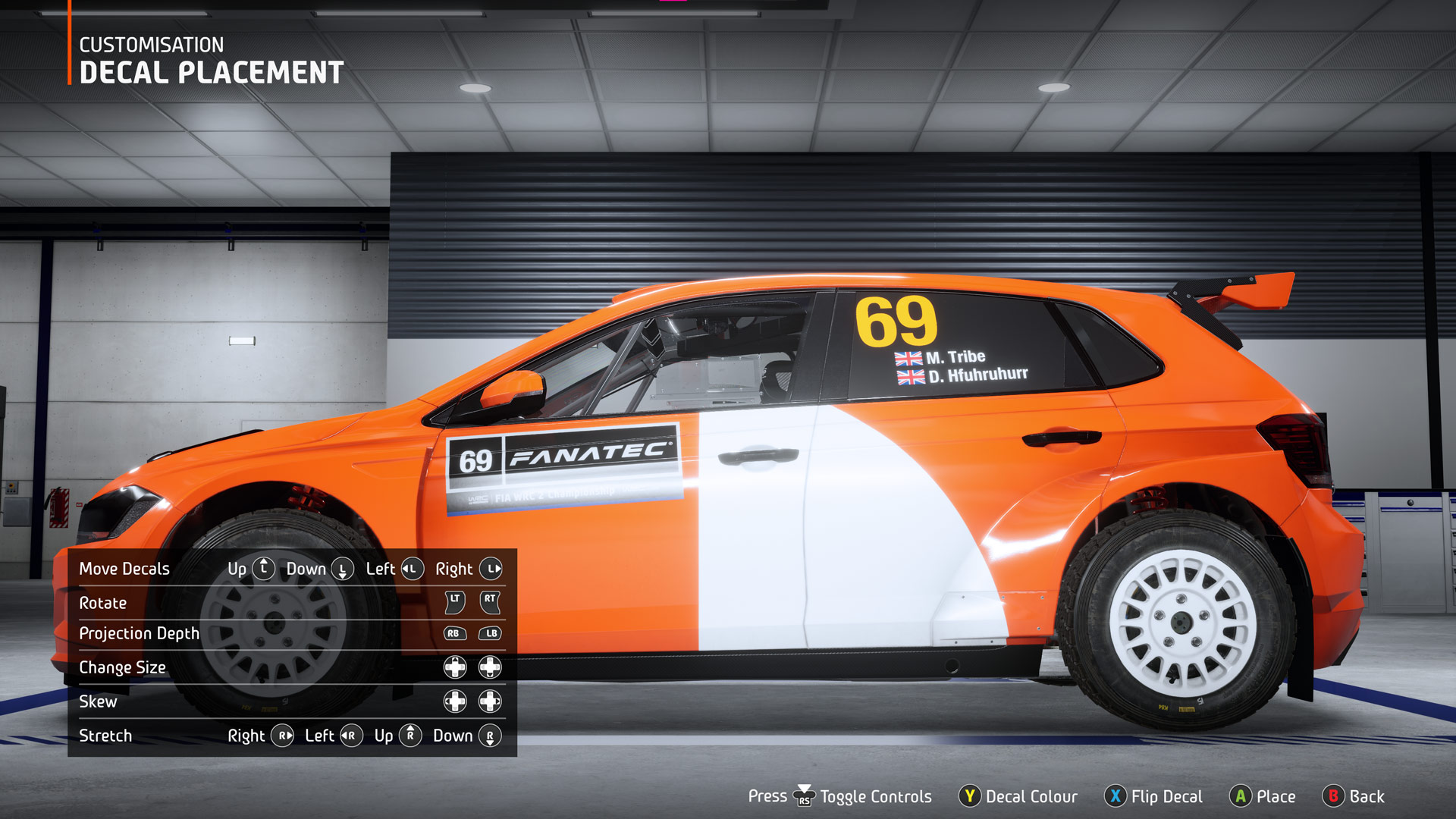Open the Decal Colour option

point(1018,796)
